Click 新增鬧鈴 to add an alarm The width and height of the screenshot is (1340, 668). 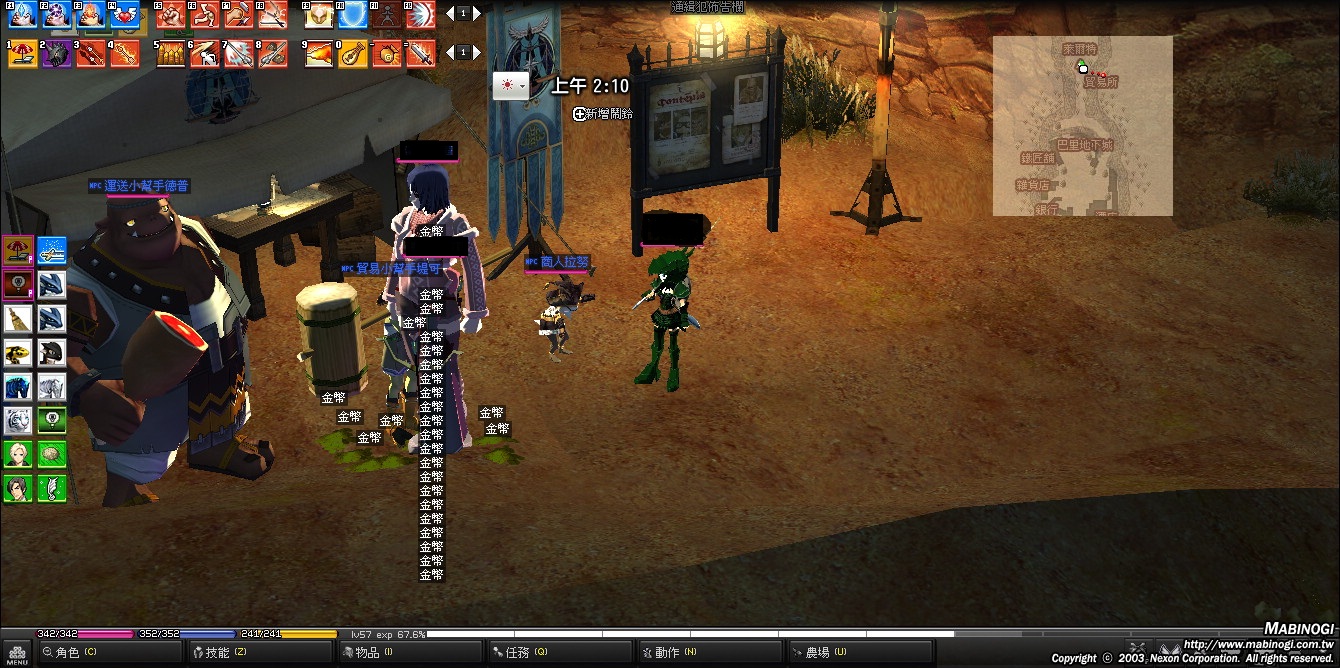[x=603, y=114]
